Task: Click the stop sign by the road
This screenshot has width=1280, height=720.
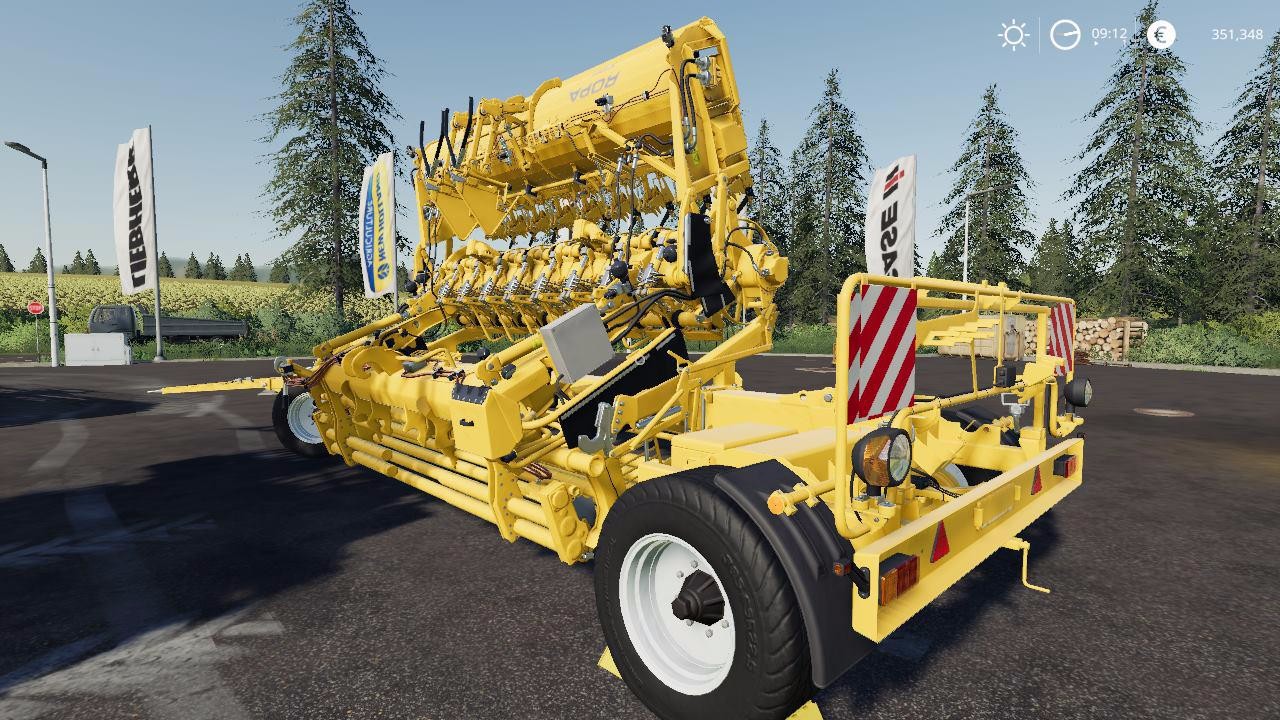Action: tap(35, 309)
